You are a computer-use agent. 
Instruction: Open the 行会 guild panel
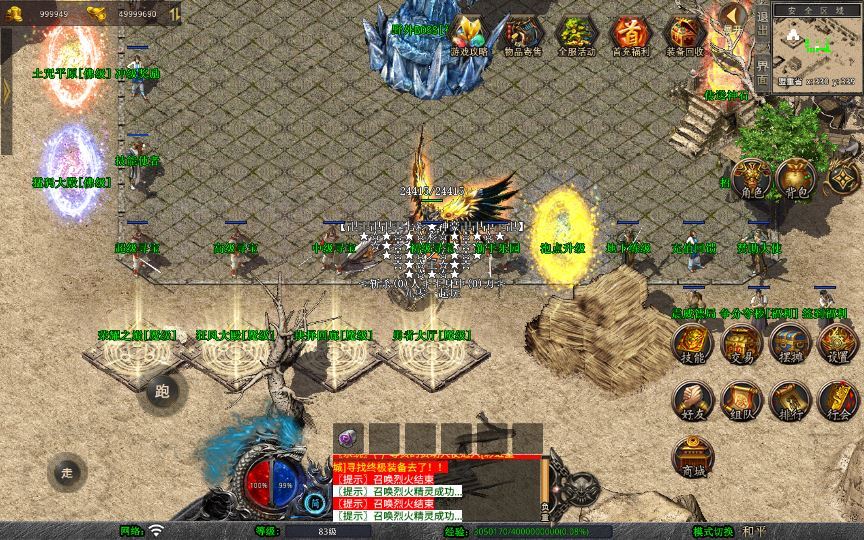[x=838, y=399]
